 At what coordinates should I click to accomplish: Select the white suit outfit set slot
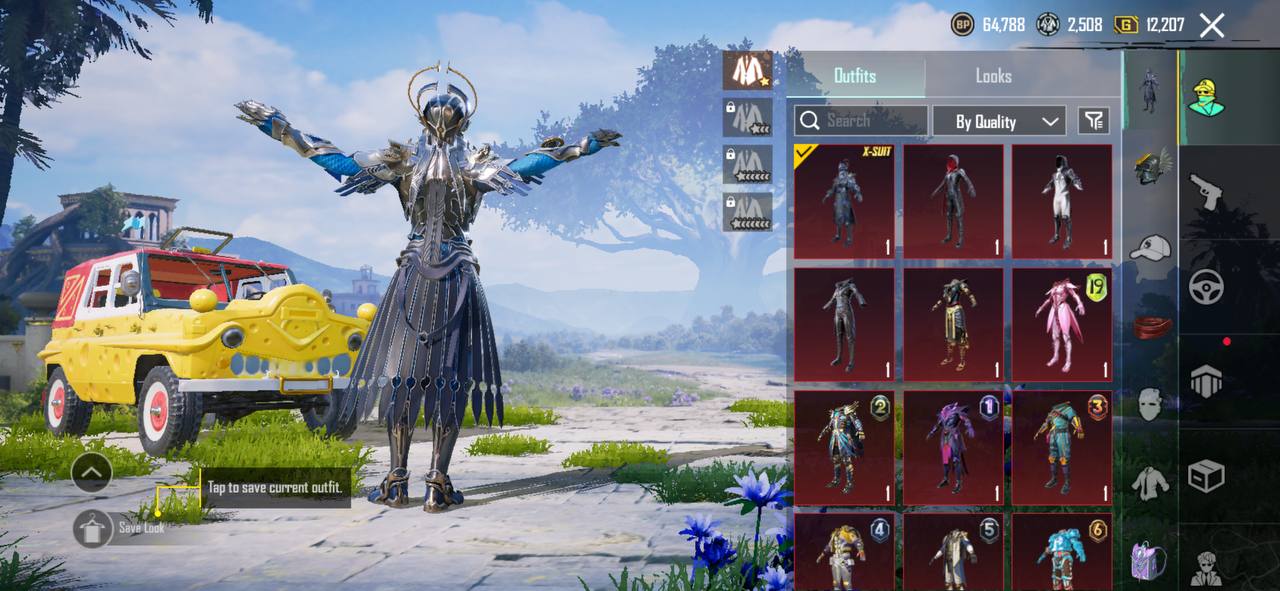[x=747, y=70]
